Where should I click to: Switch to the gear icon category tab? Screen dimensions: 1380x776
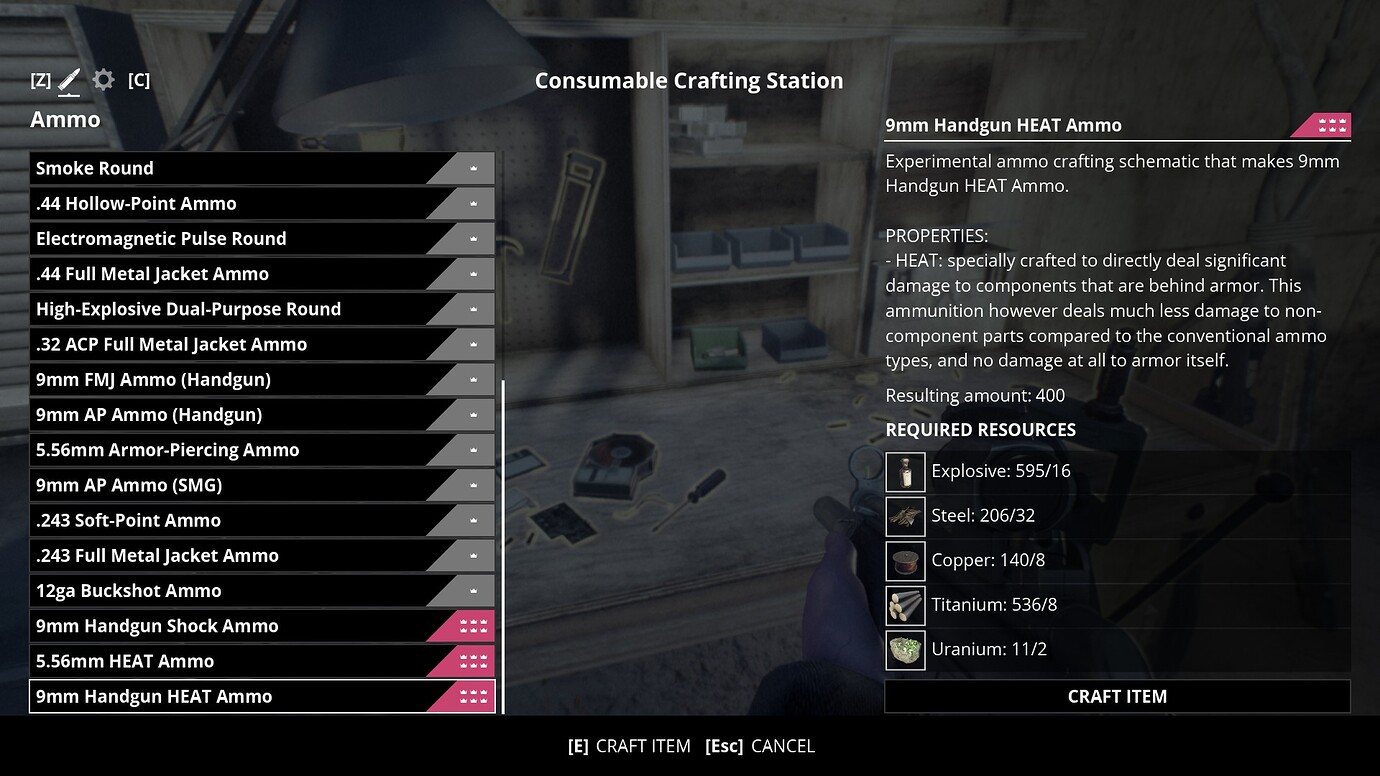tap(103, 80)
